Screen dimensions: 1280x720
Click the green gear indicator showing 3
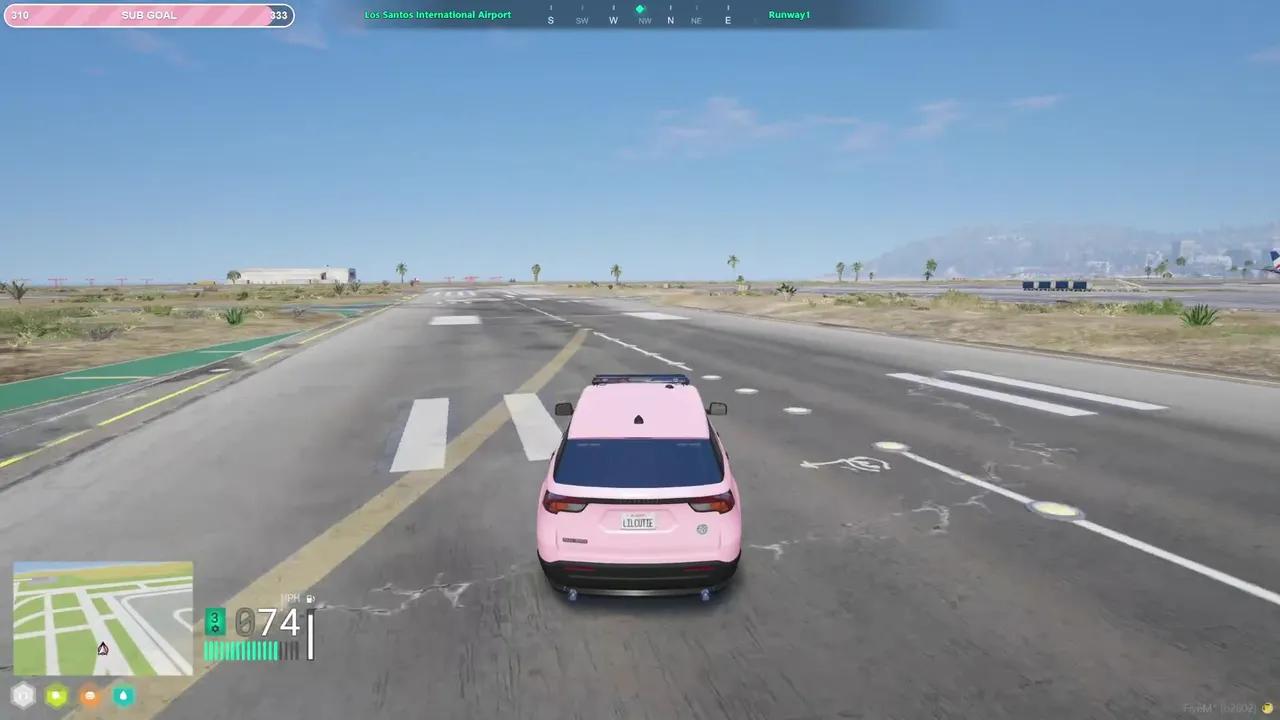tap(214, 617)
